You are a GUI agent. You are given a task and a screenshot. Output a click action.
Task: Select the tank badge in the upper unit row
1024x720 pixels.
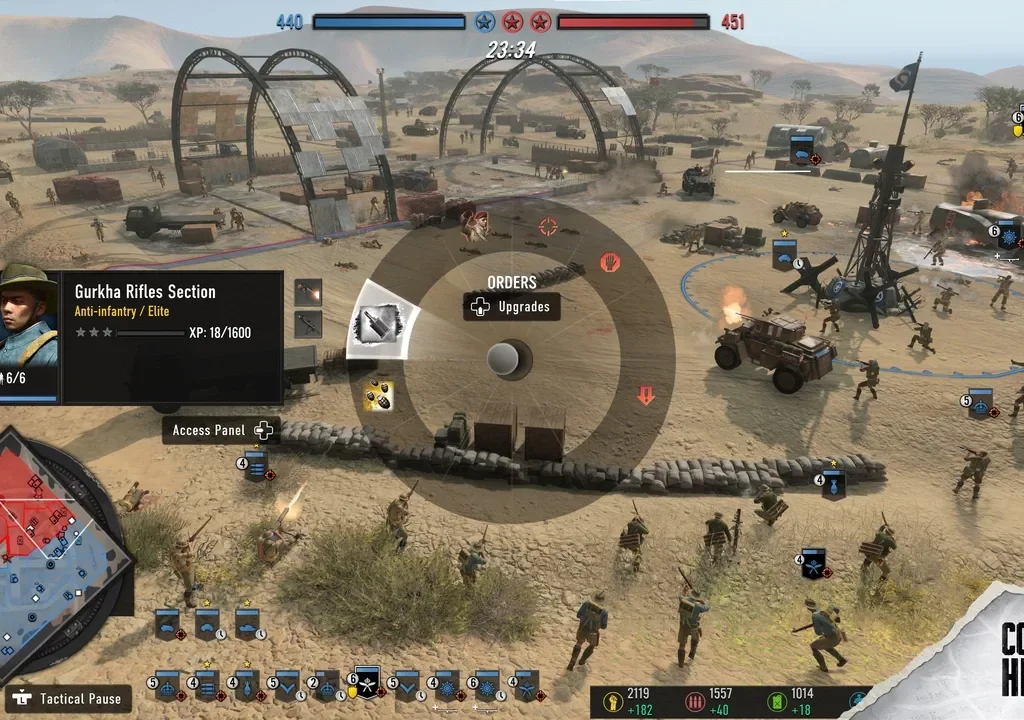pos(247,623)
